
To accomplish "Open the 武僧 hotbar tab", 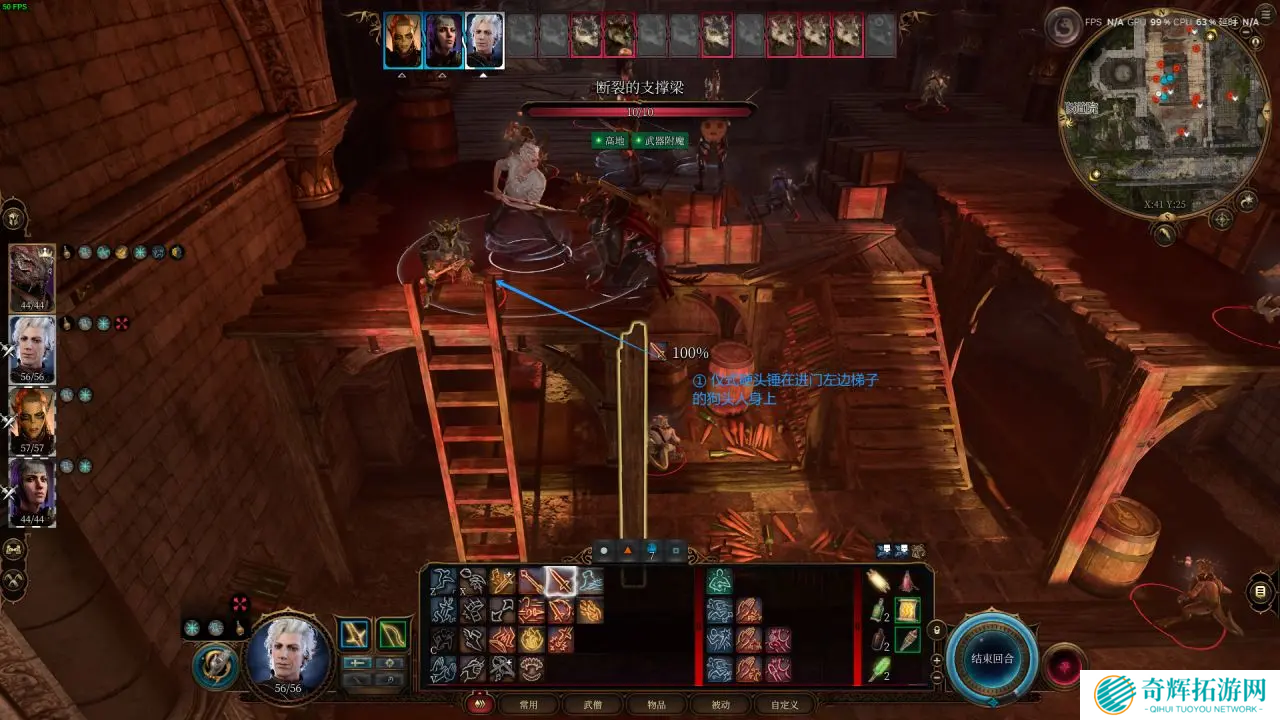I will click(x=590, y=704).
